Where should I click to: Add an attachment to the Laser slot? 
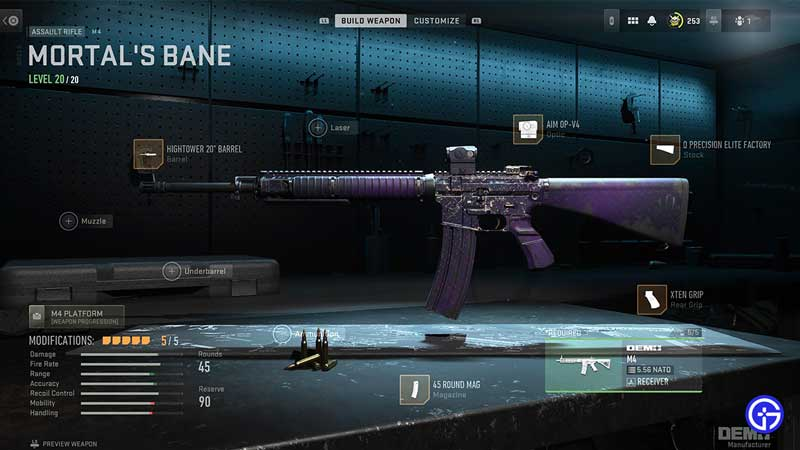317,127
